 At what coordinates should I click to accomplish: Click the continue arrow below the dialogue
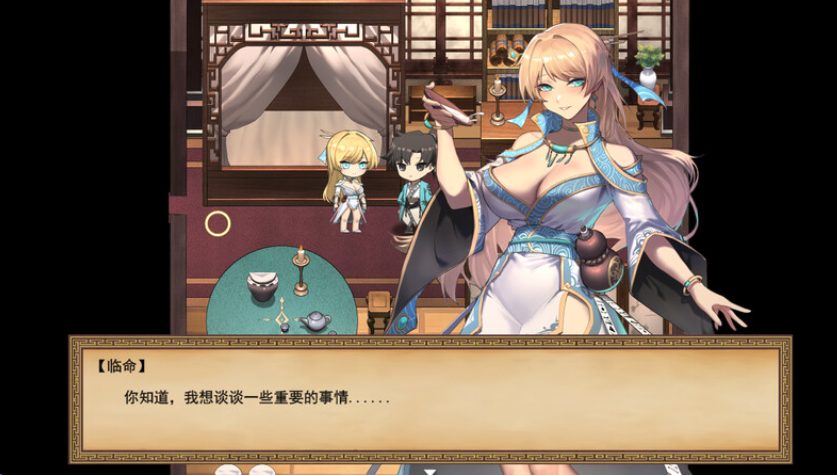(431, 468)
